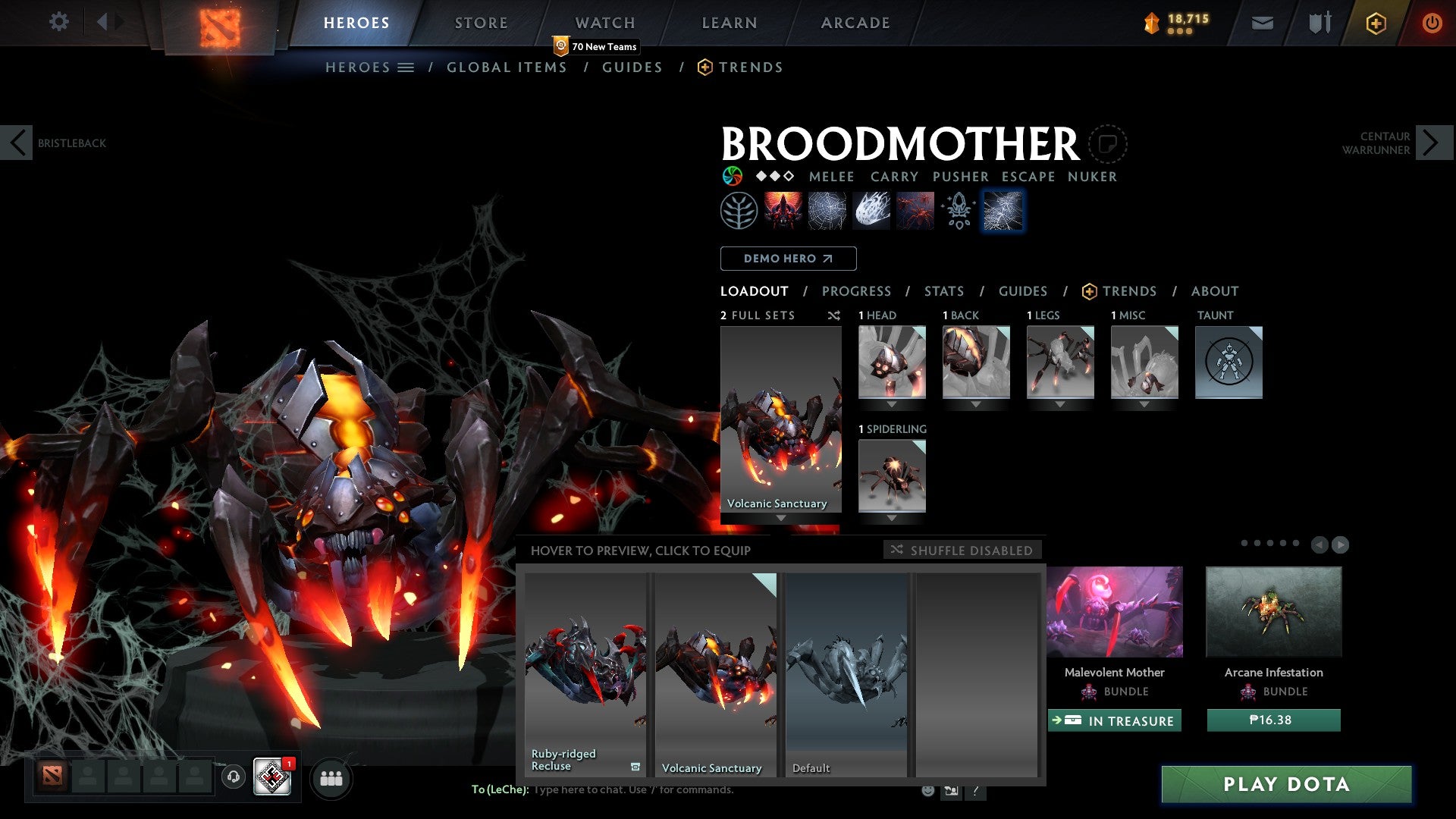Click the Spin Web ability icon
The height and width of the screenshot is (819, 1456).
coord(827,210)
